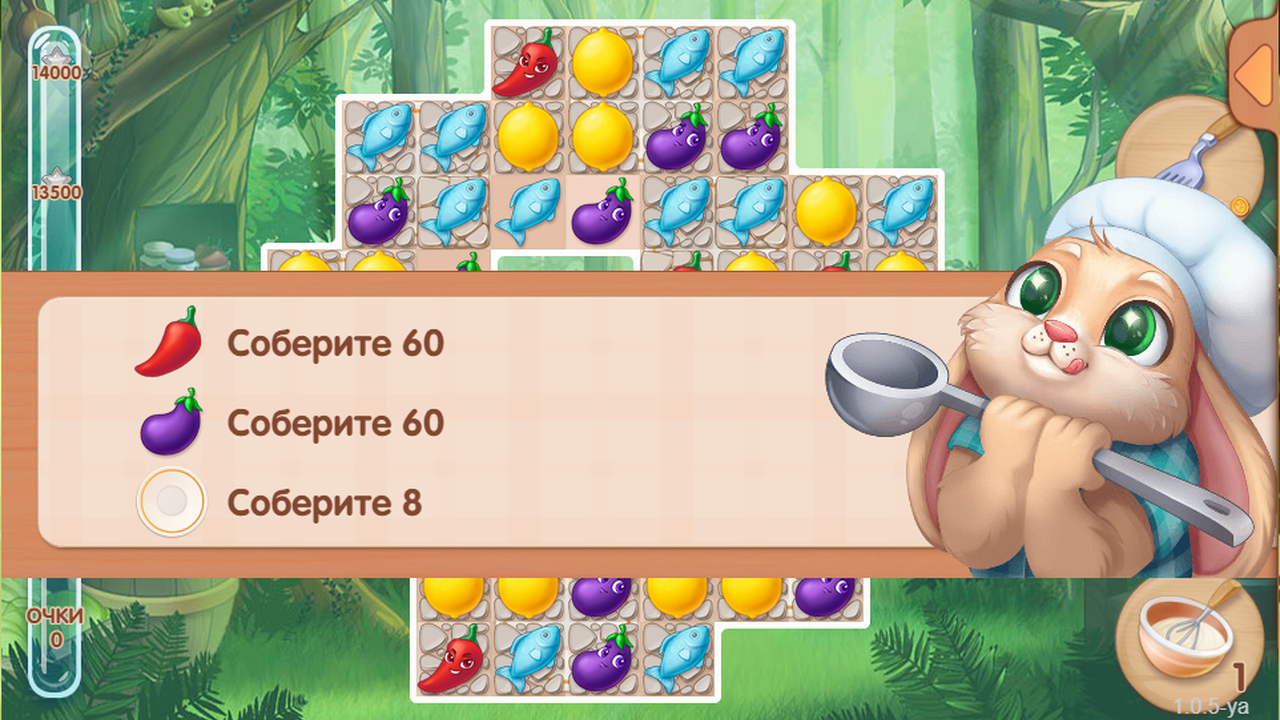Viewport: 1280px width, 720px height.
Task: Select the chili pepper goal icon
Action: pos(170,345)
